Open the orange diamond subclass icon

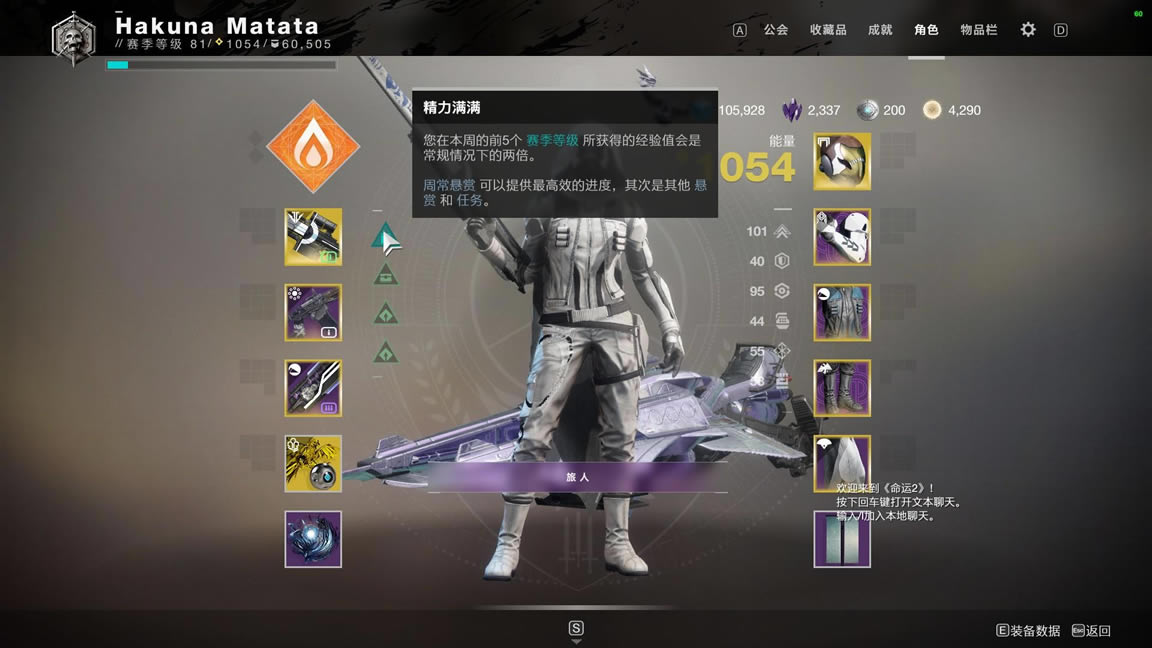pos(313,146)
